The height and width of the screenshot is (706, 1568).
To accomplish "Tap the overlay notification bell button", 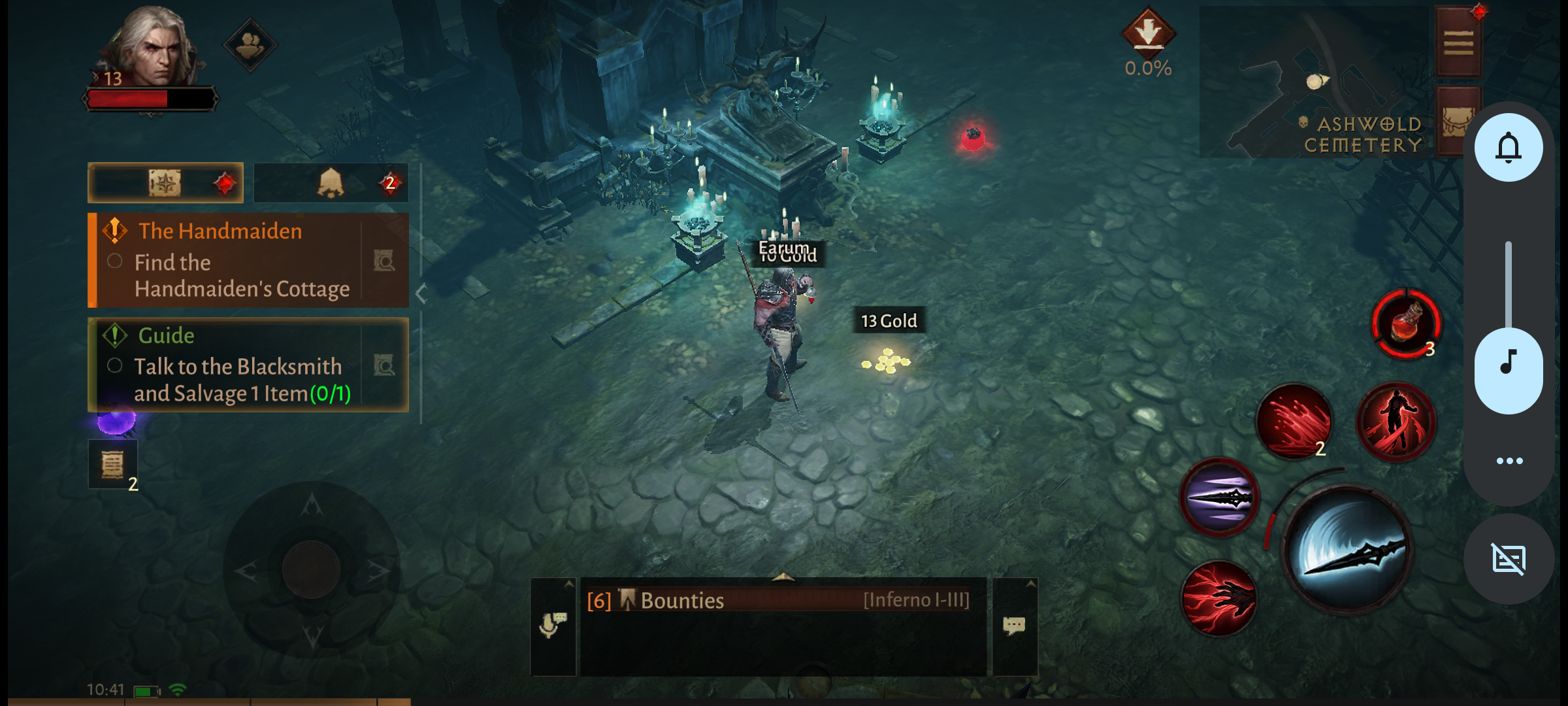I will (x=1509, y=148).
